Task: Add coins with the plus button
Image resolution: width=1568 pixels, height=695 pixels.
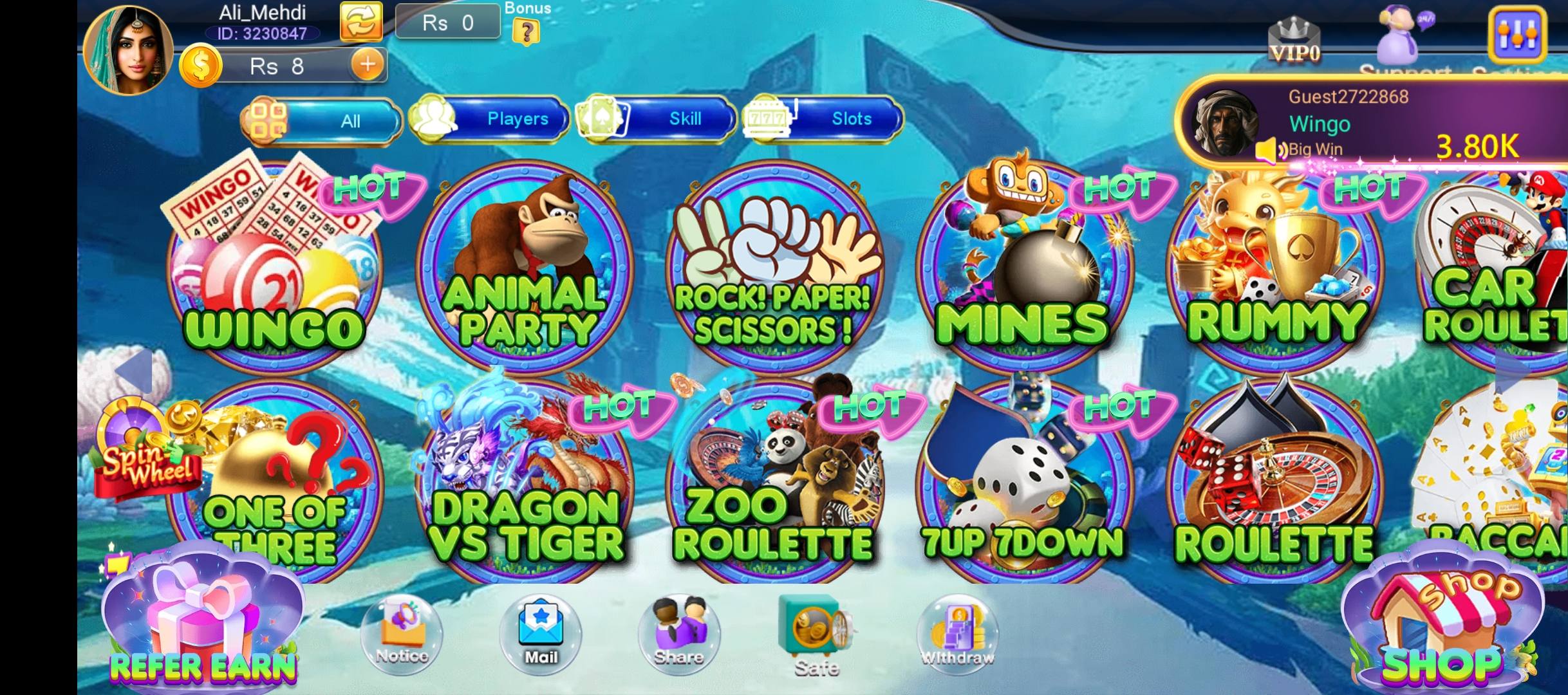Action: (367, 65)
